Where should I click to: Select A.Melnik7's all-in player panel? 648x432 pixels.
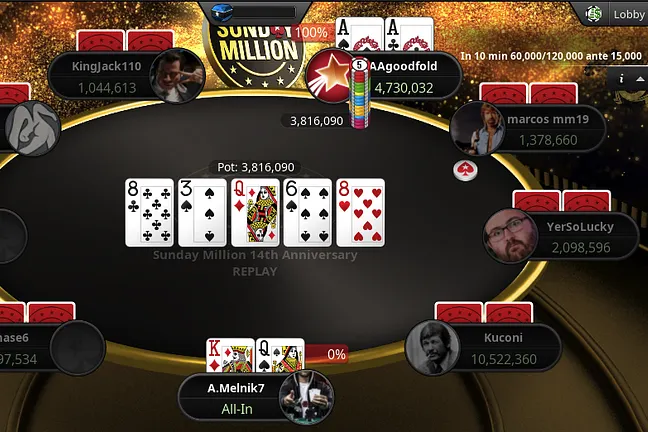pos(232,396)
